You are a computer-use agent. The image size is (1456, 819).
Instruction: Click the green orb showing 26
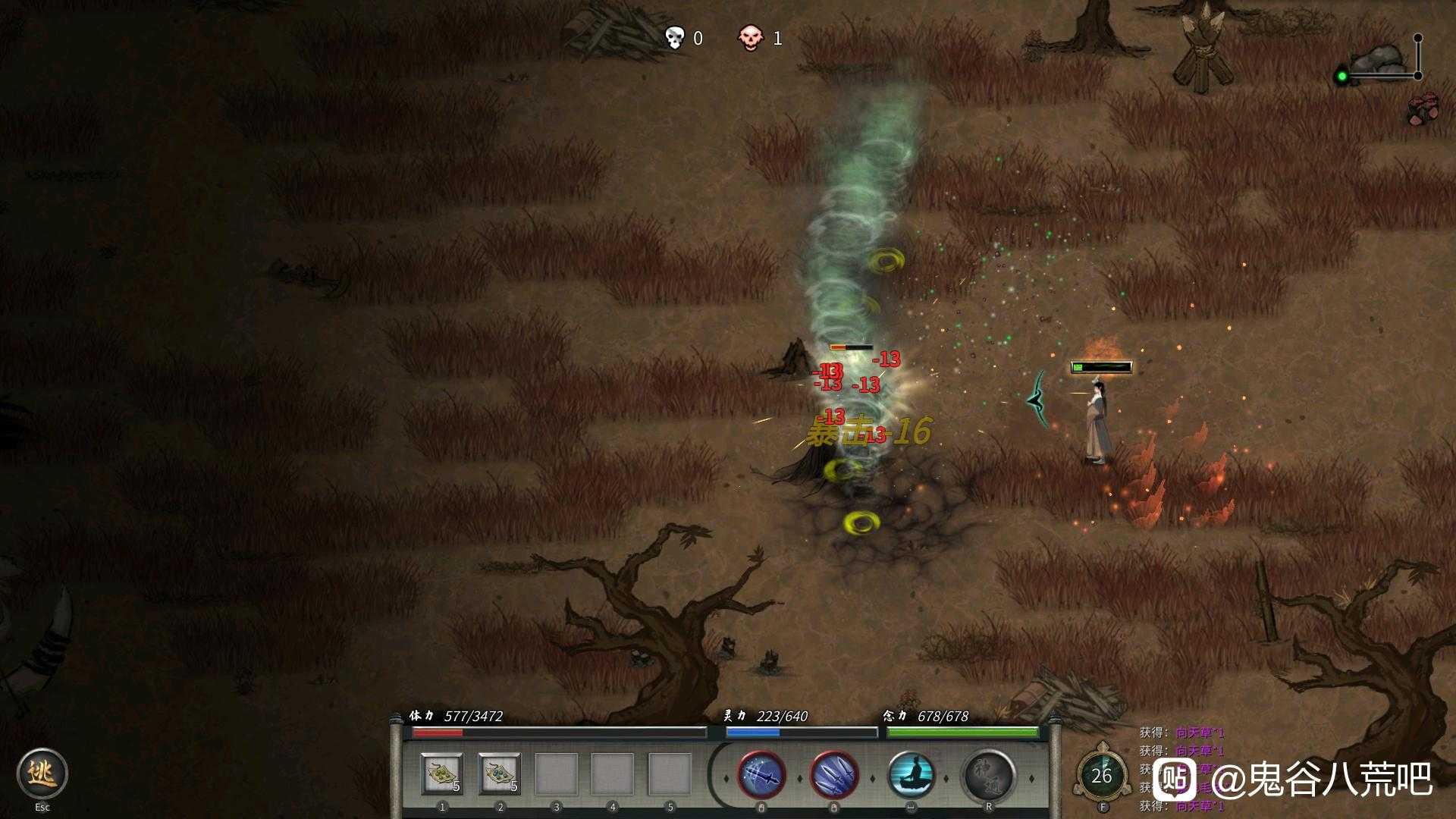(x=1102, y=775)
